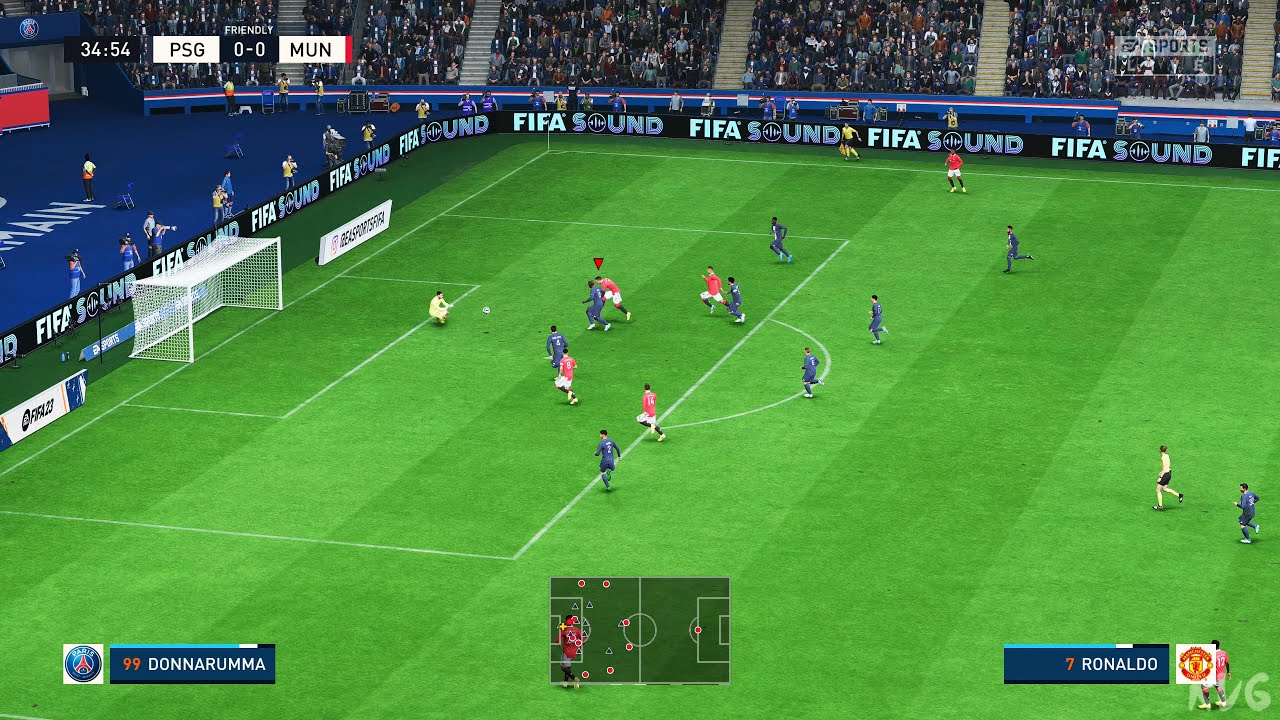Viewport: 1280px width, 720px height.
Task: Open the minimap radar view
Action: coord(640,630)
